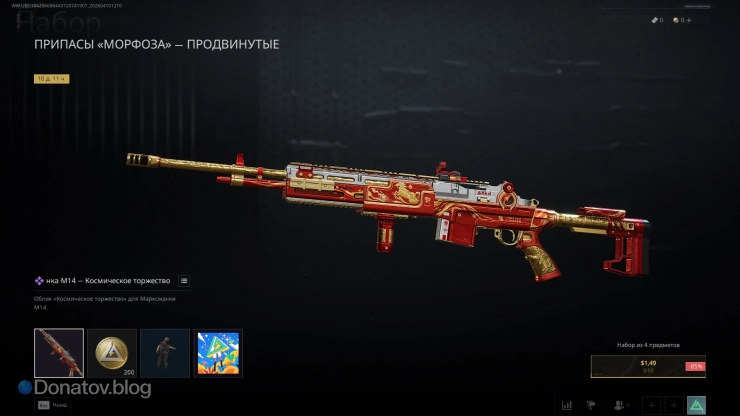
Task: Select the M14 weapon skin thumbnail
Action: [x=59, y=353]
